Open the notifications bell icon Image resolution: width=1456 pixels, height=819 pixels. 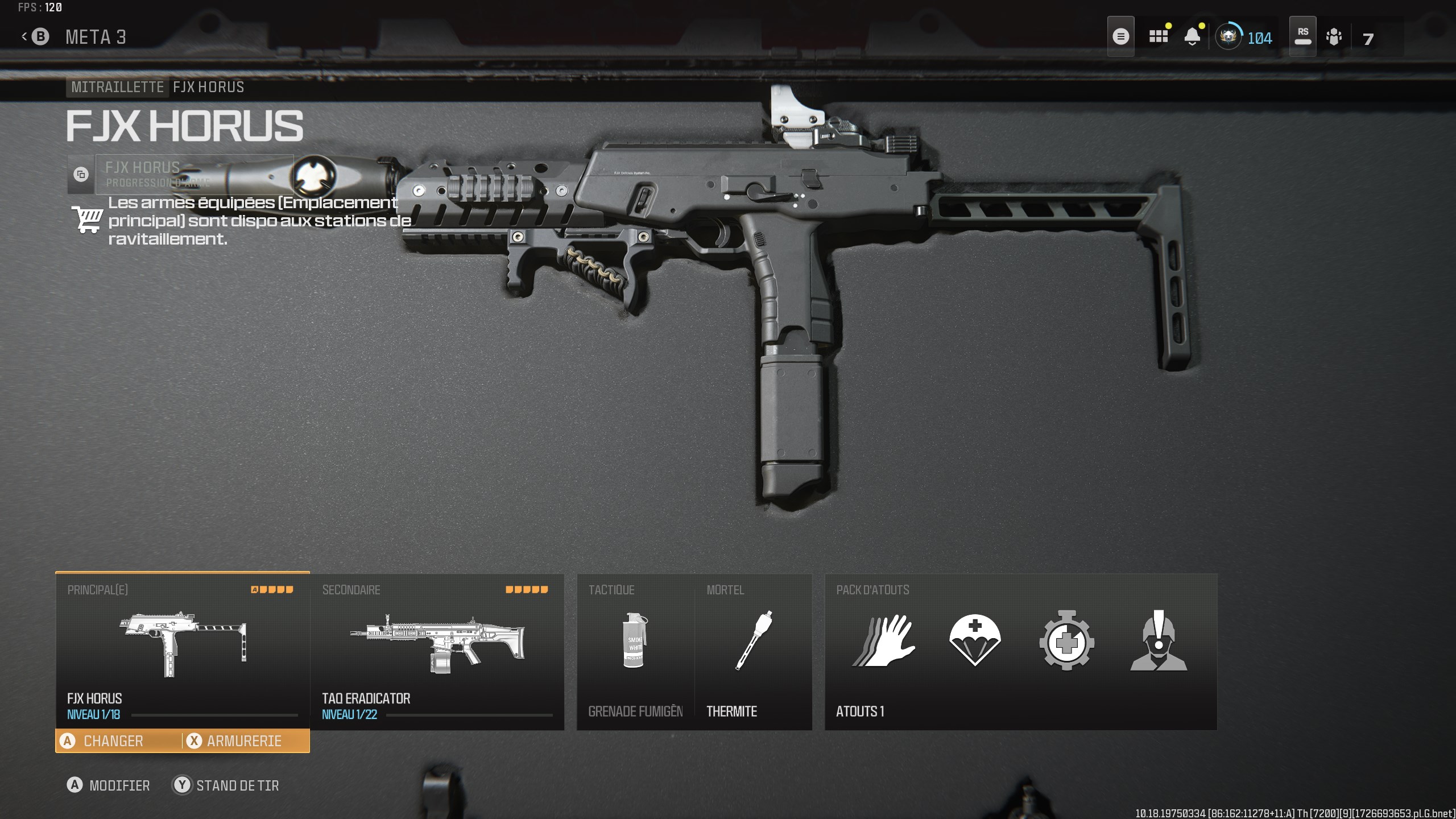click(1193, 36)
